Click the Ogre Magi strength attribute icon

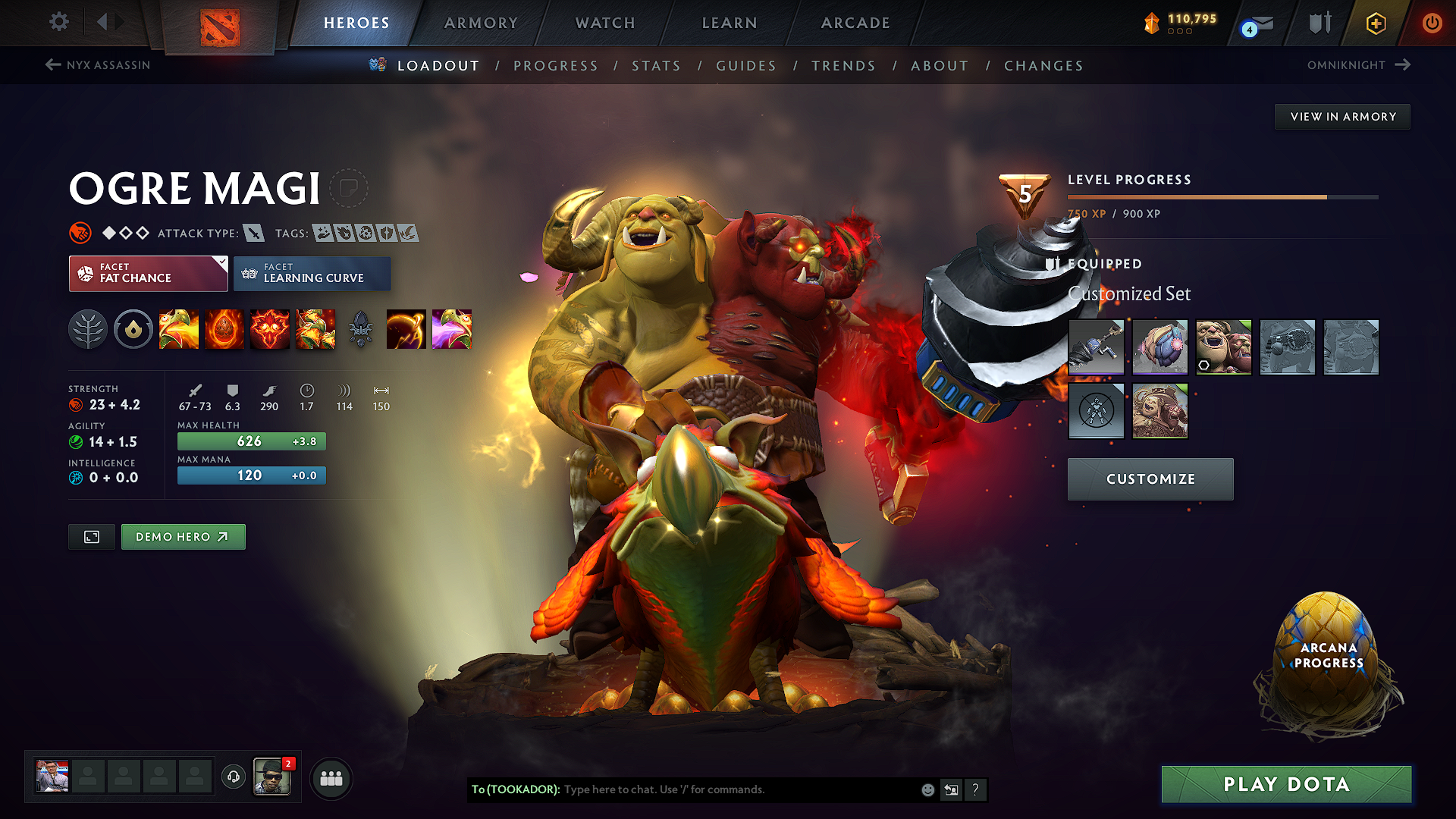(x=76, y=404)
